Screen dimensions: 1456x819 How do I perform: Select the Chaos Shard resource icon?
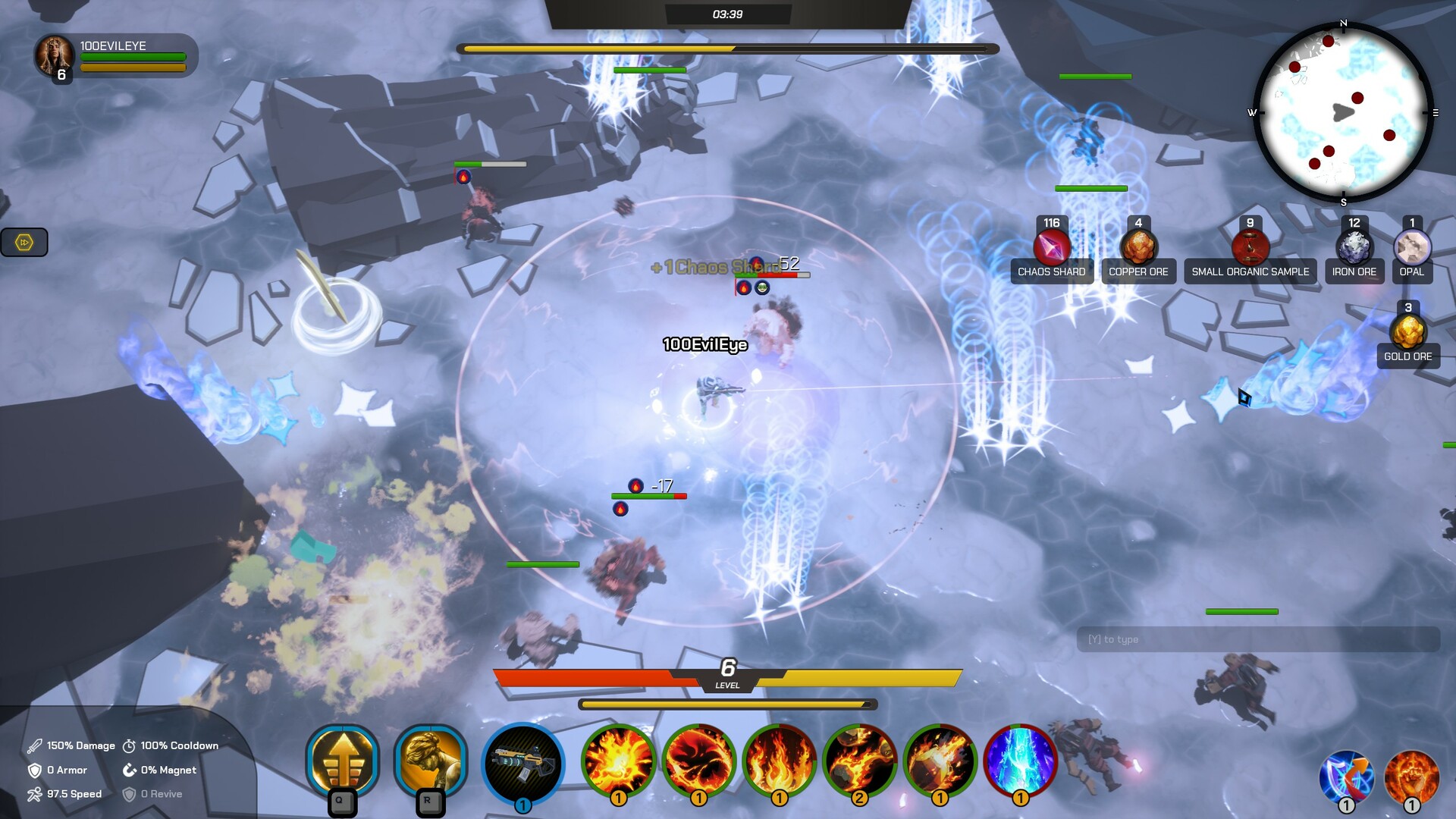1051,249
